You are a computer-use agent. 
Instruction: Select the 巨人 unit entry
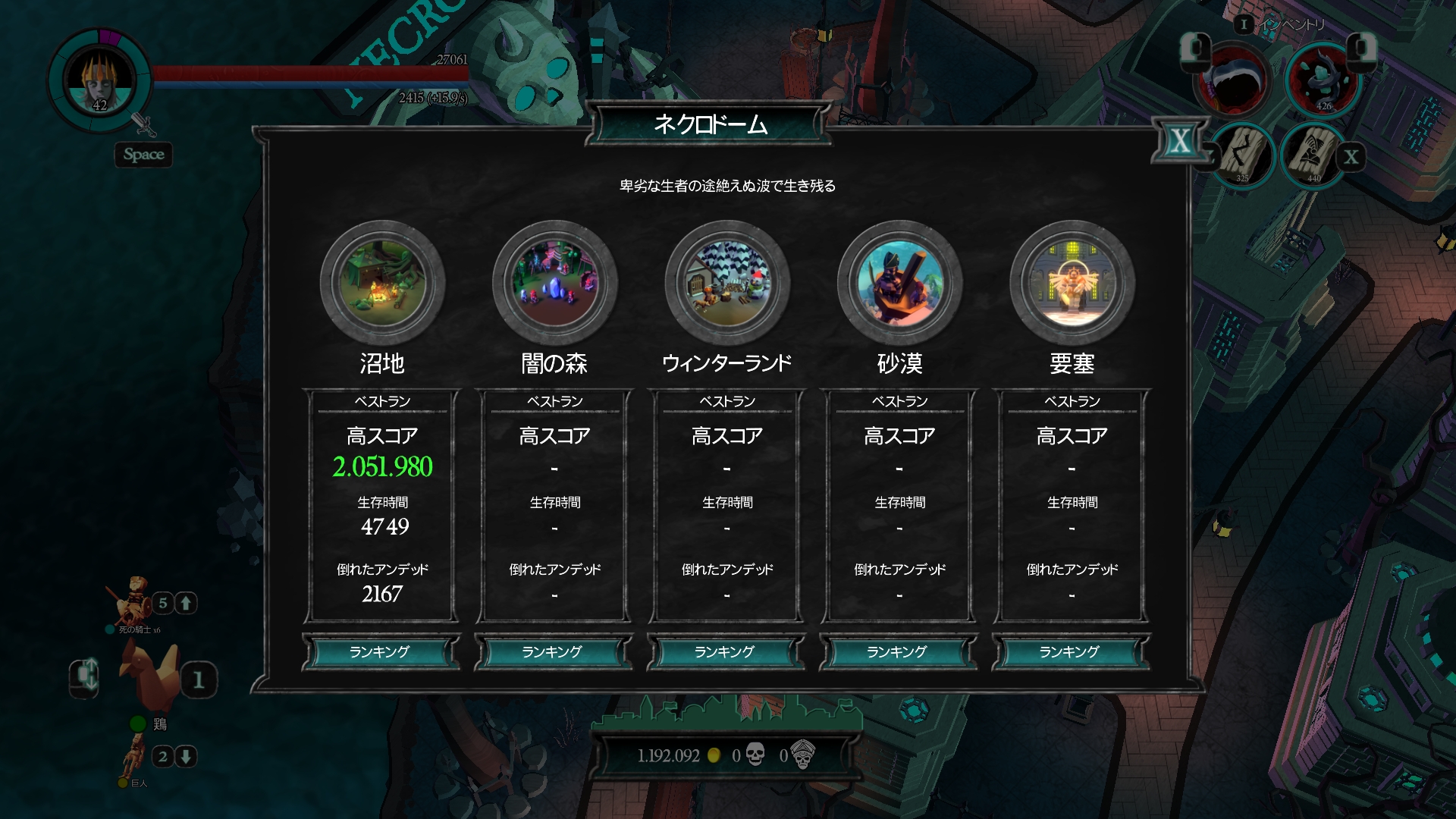tap(134, 758)
